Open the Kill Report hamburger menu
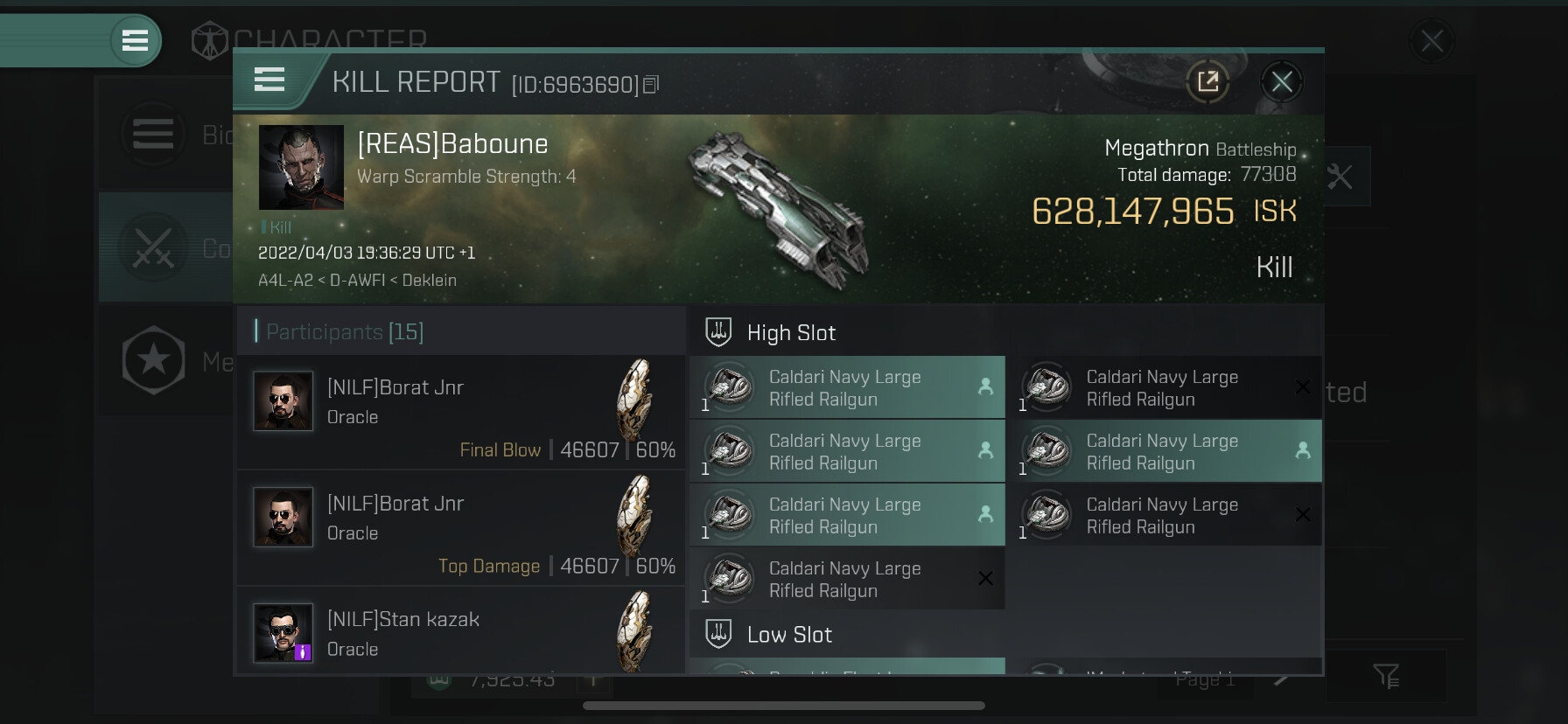Image resolution: width=1568 pixels, height=724 pixels. 269,80
